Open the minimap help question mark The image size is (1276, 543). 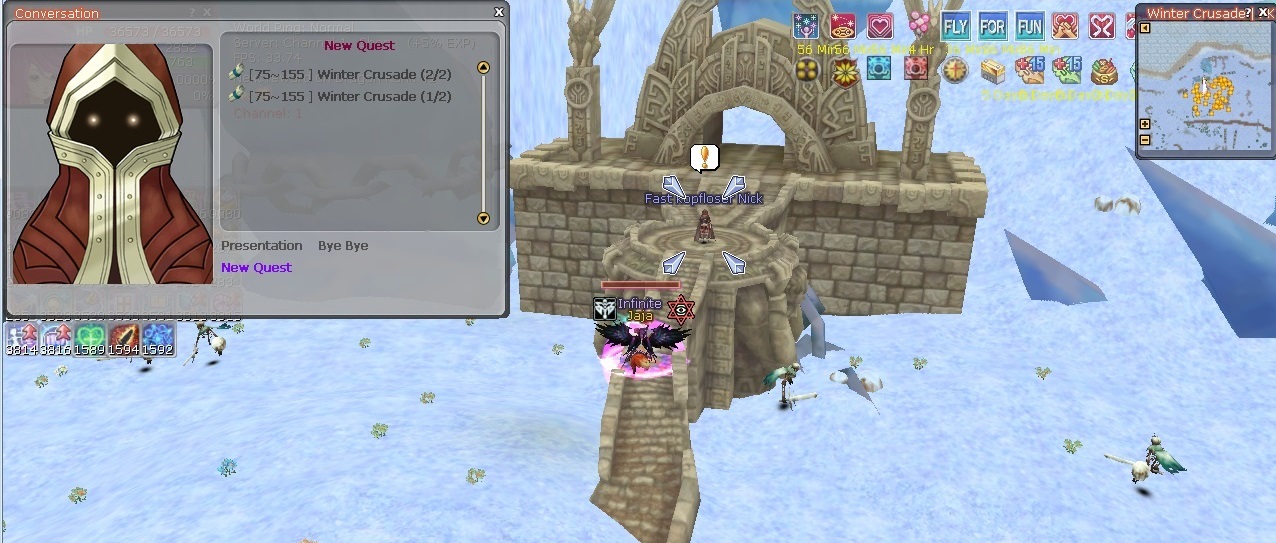(1247, 13)
